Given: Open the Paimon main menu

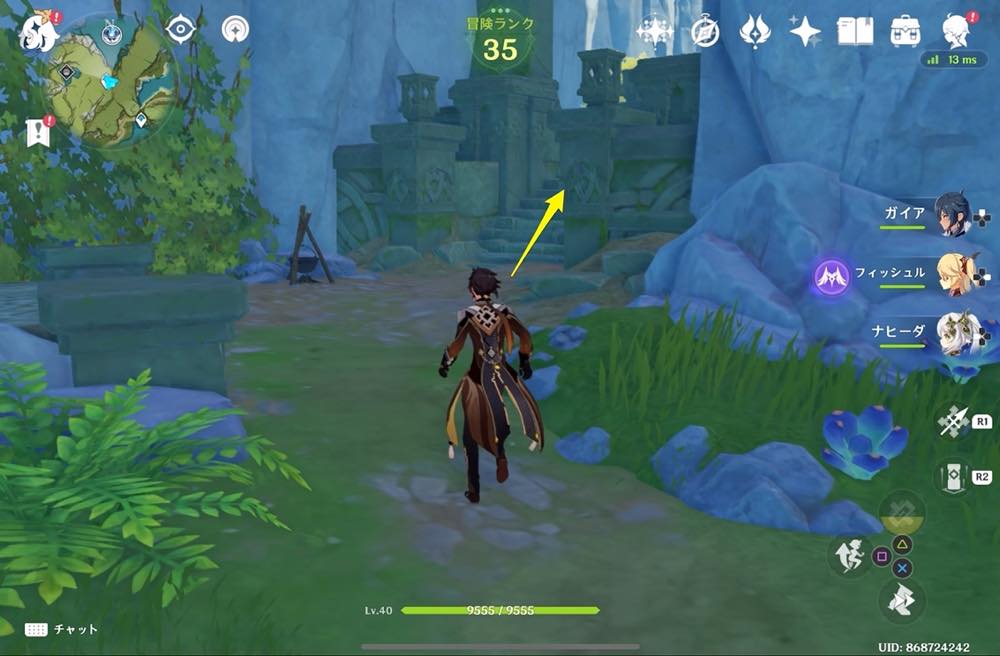Looking at the screenshot, I should [x=38, y=33].
